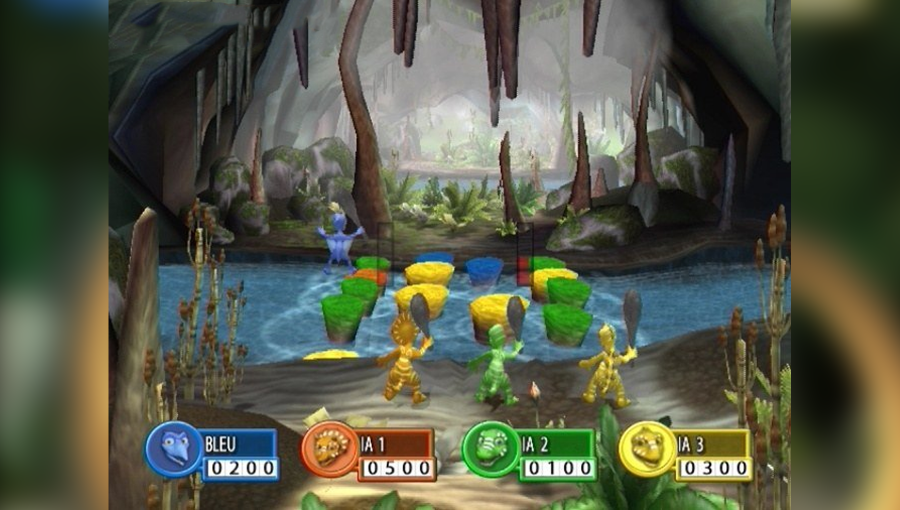Choose the green dinosaur portrait for IA 2

point(491,448)
